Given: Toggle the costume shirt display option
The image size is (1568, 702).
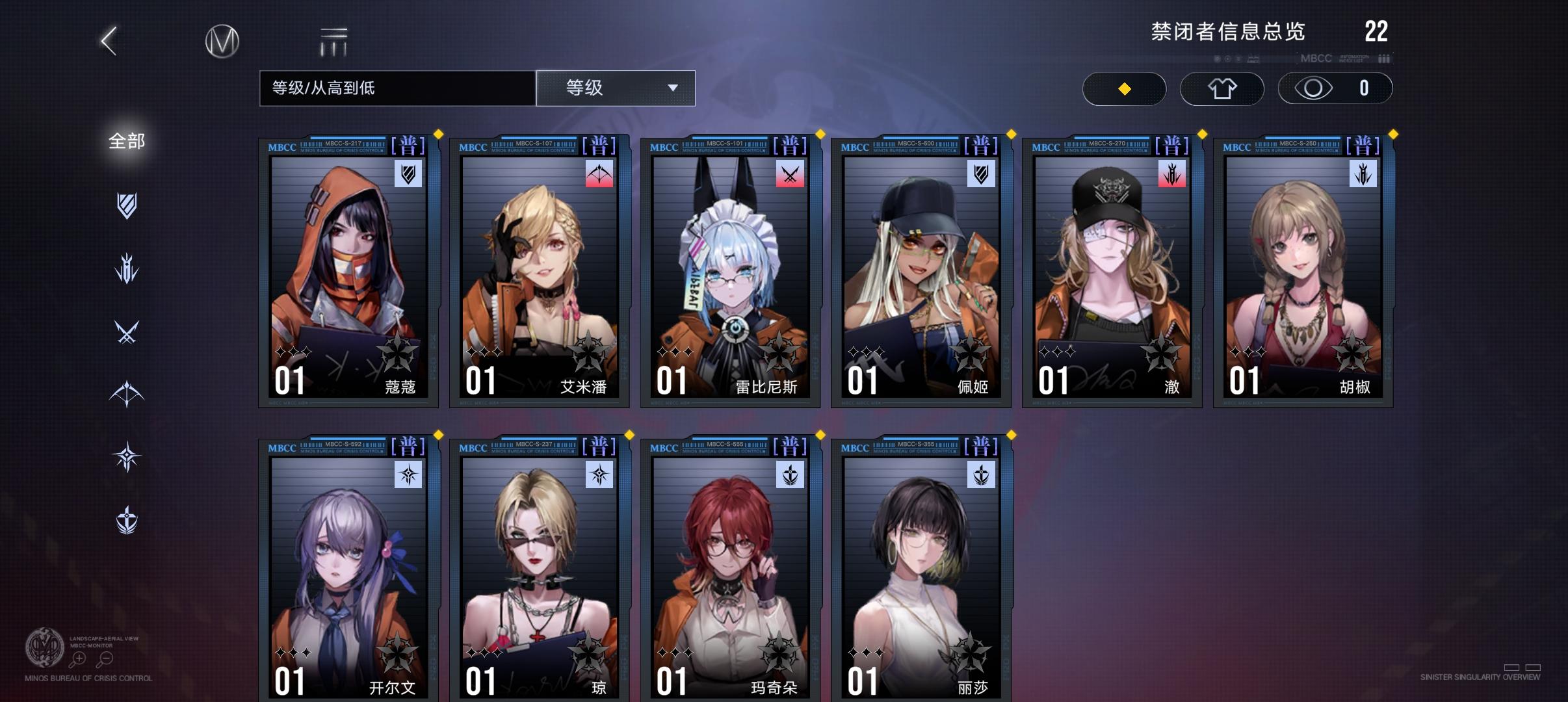Looking at the screenshot, I should [x=1223, y=88].
